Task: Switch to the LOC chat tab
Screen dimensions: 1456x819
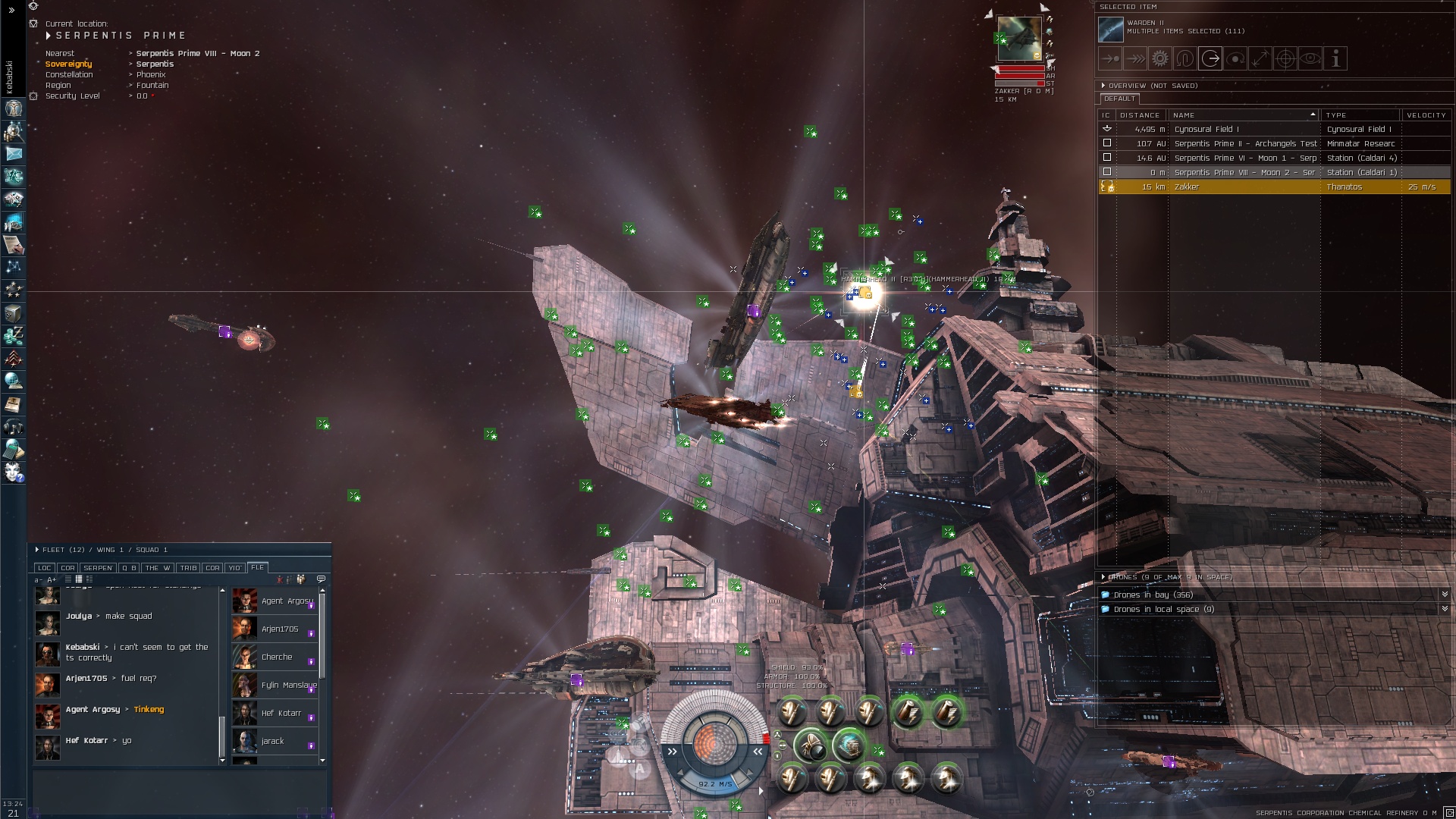Action: pyautogui.click(x=45, y=568)
